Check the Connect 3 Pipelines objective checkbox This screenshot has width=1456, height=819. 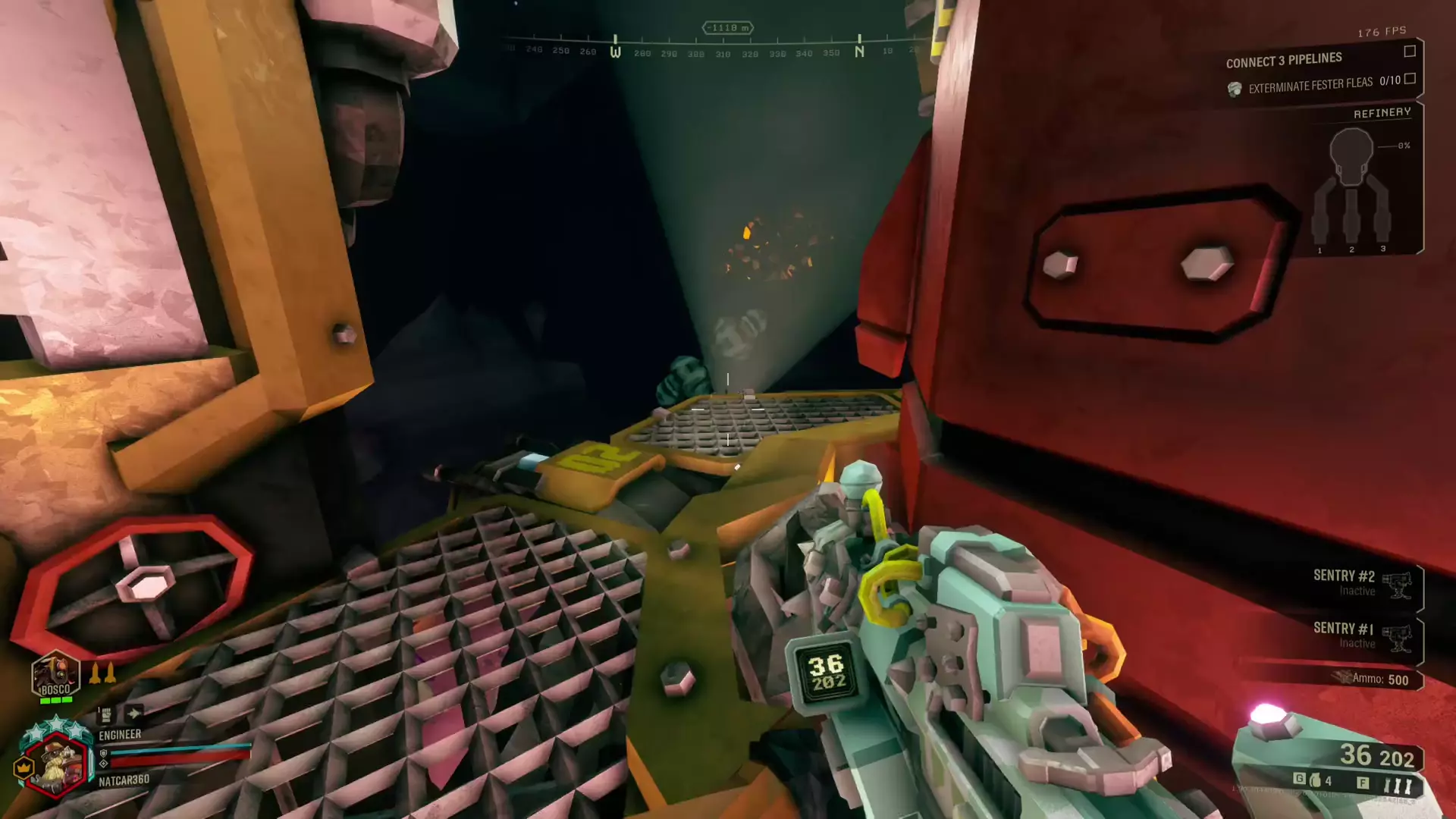tap(1411, 52)
